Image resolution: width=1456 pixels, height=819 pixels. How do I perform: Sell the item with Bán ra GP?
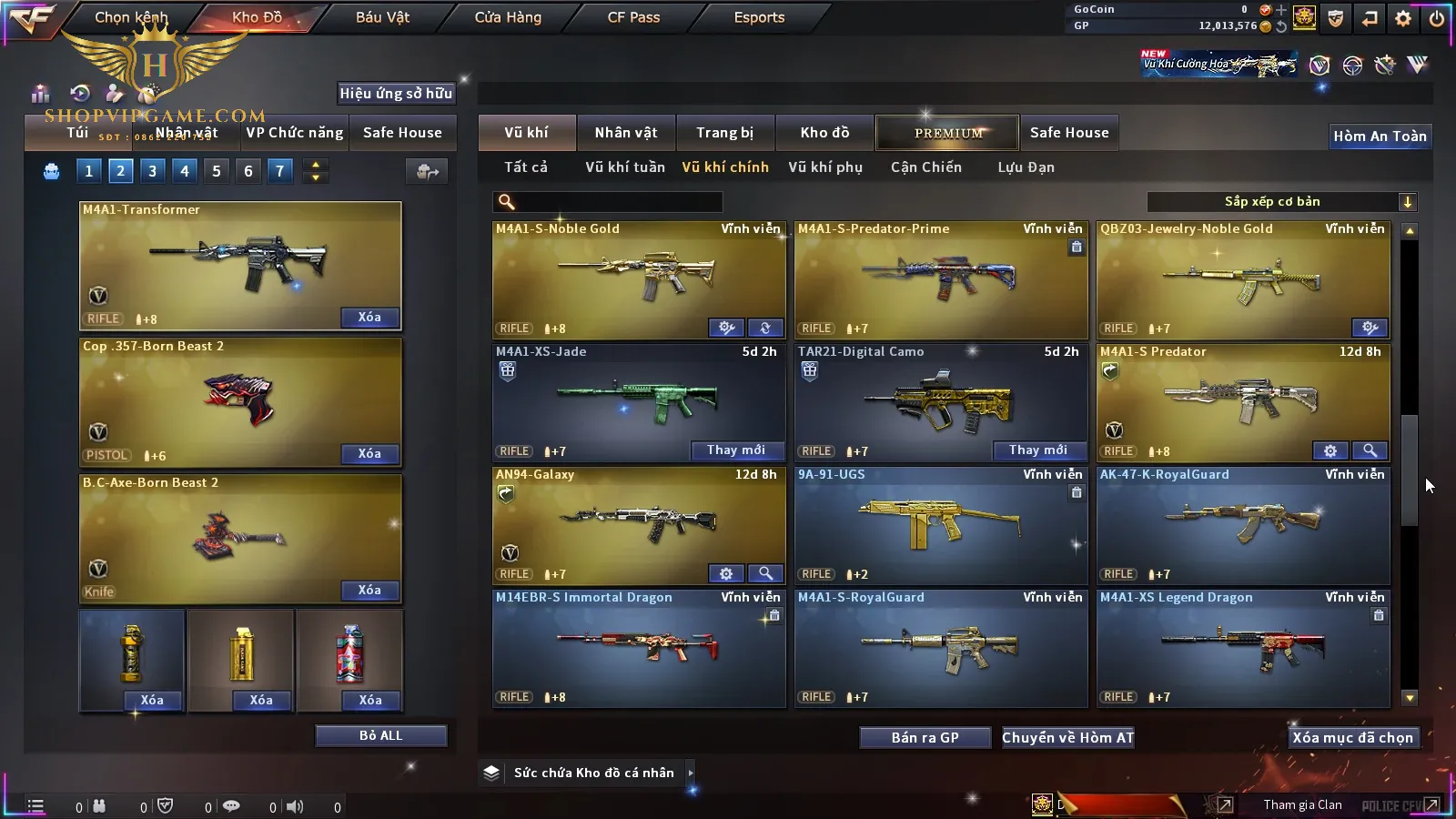925,738
